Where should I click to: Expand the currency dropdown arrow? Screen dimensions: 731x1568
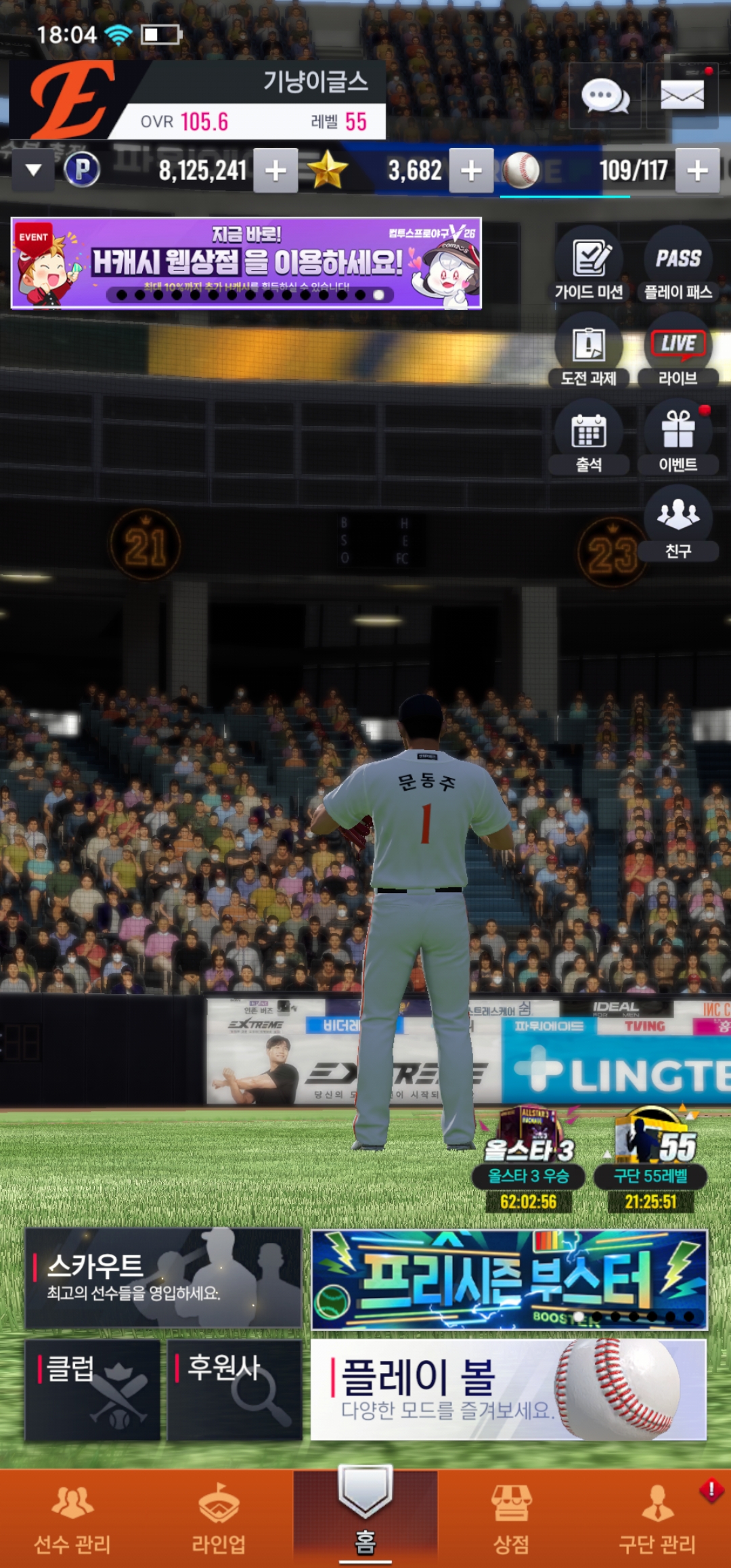click(33, 170)
